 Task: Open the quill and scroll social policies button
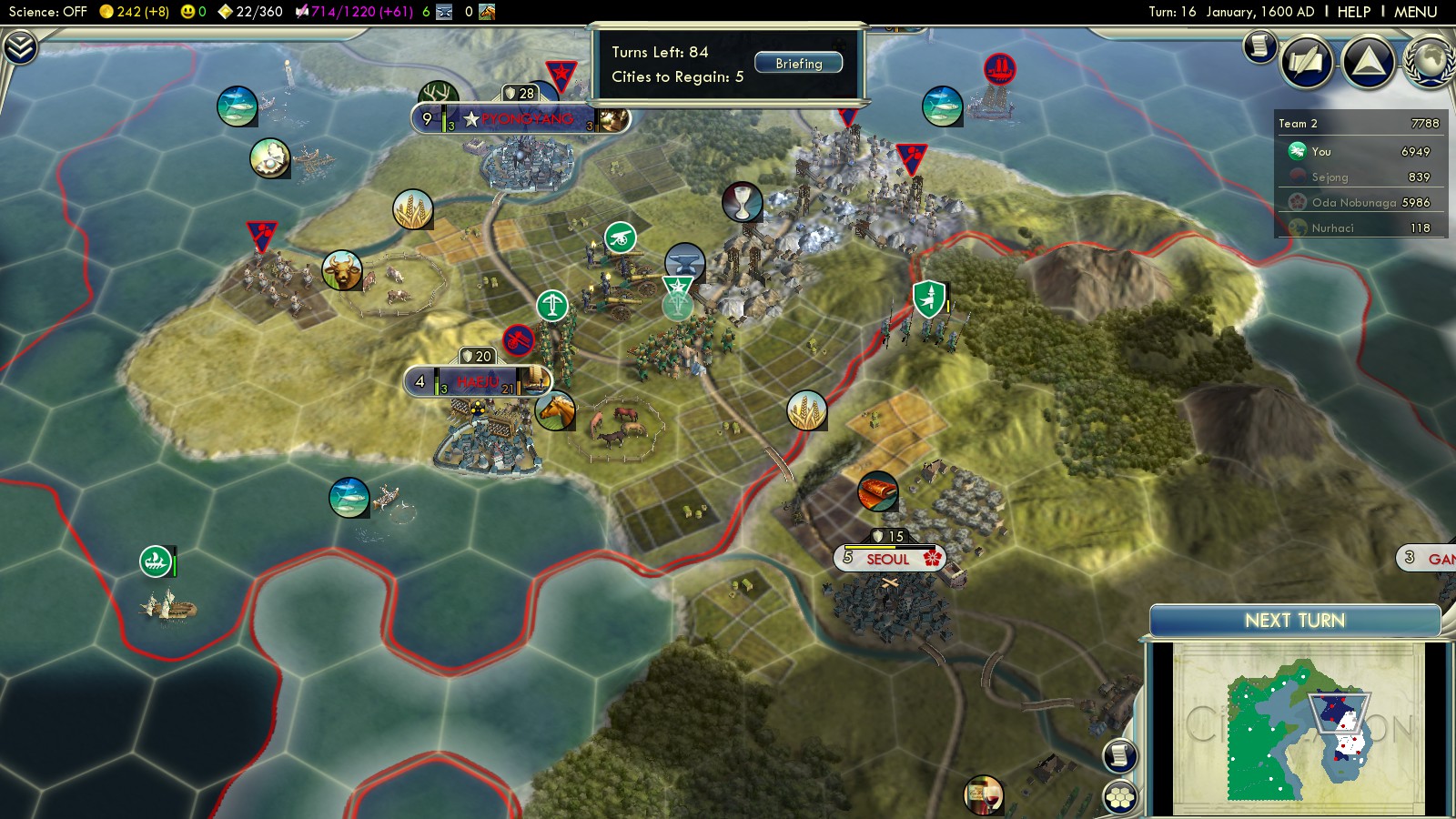coord(1307,62)
